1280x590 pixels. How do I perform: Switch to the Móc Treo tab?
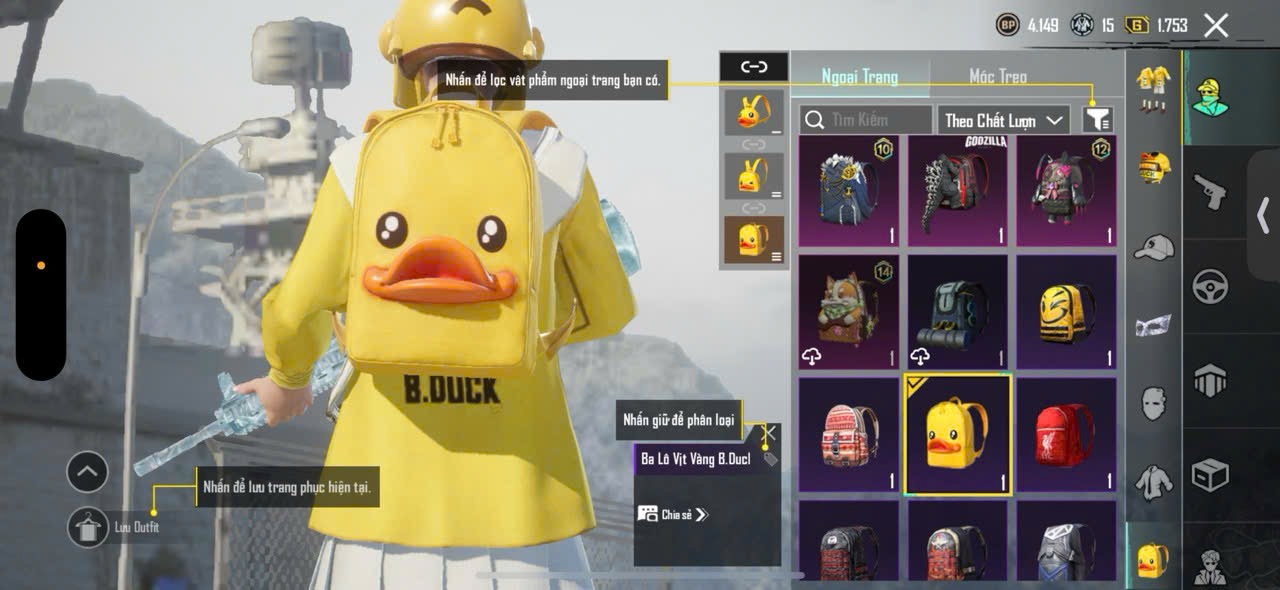click(997, 76)
